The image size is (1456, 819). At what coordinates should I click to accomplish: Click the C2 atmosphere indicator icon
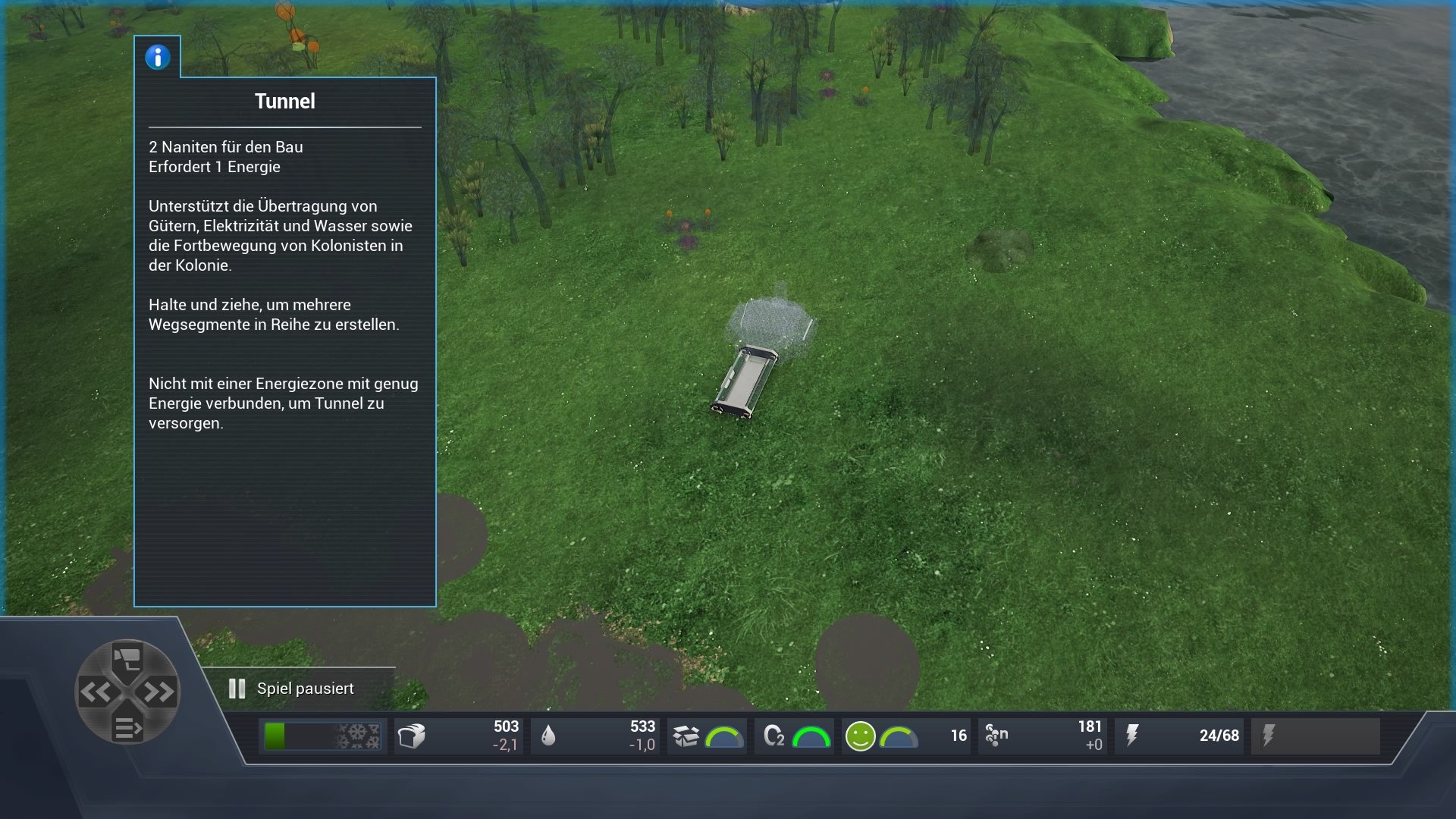(775, 735)
